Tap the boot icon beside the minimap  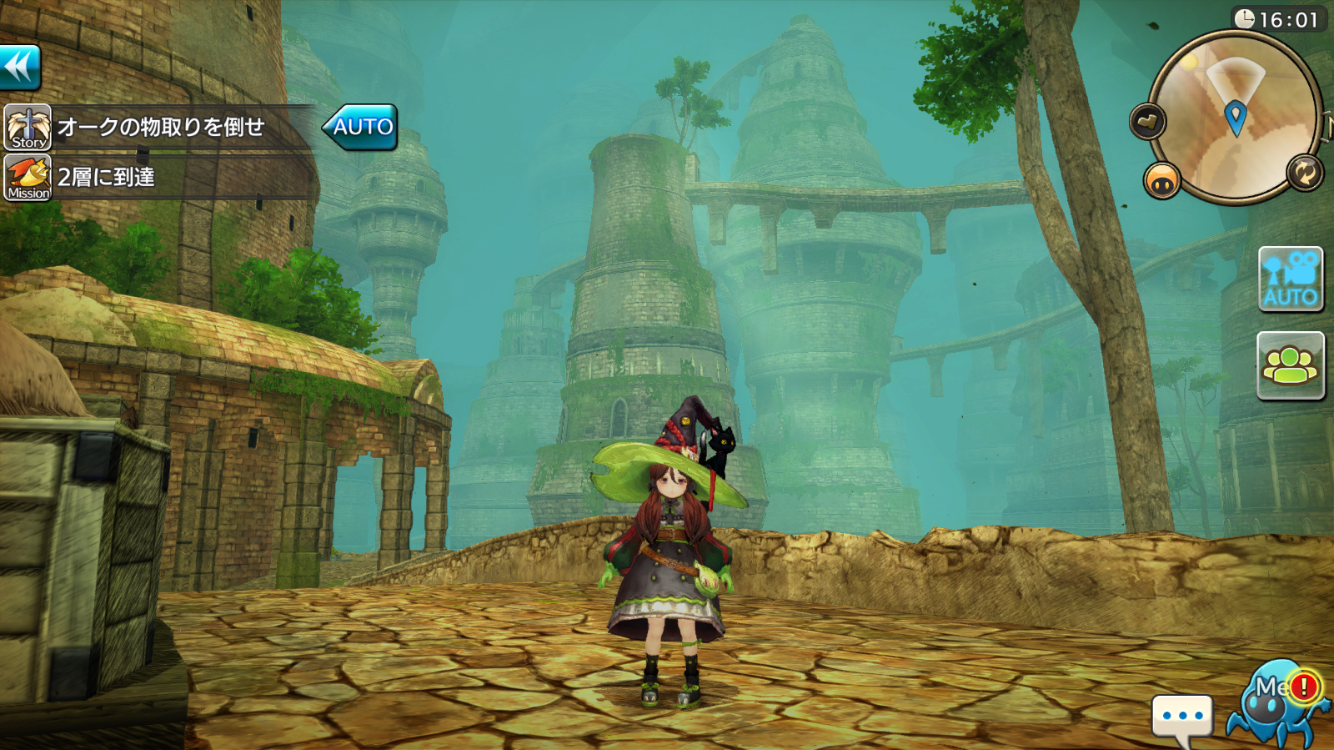(x=1148, y=121)
